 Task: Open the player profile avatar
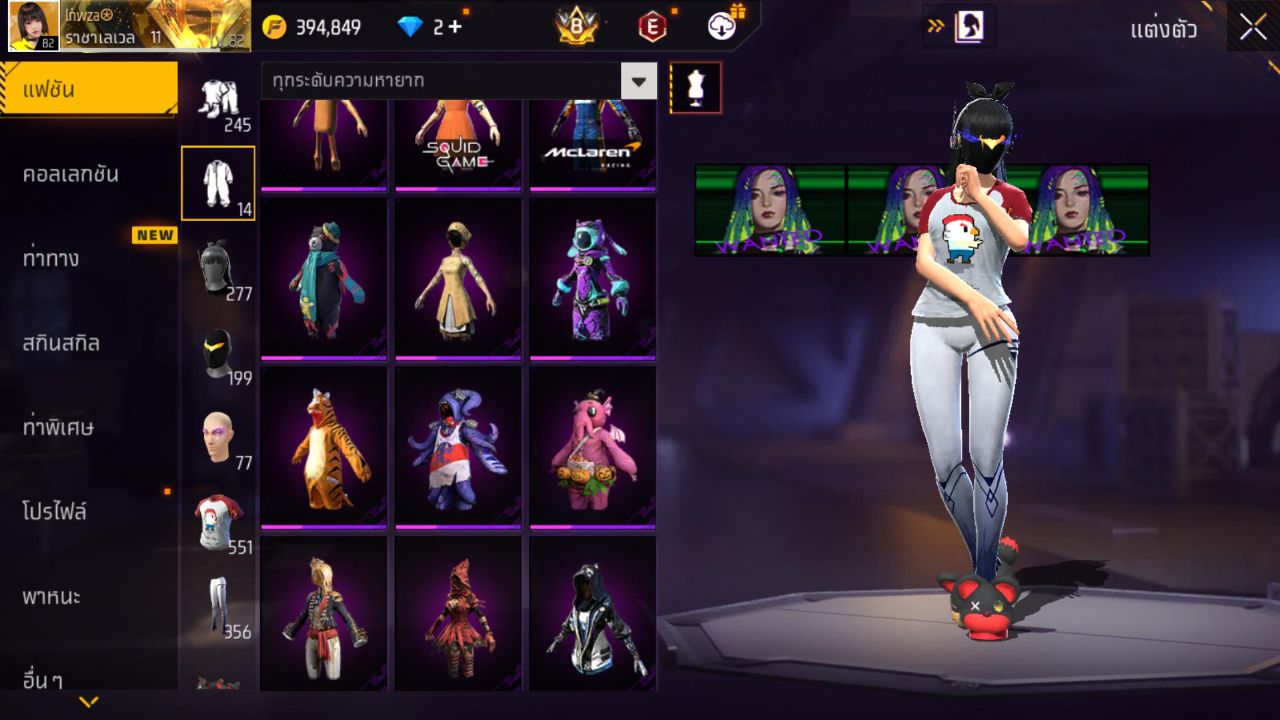tap(34, 26)
